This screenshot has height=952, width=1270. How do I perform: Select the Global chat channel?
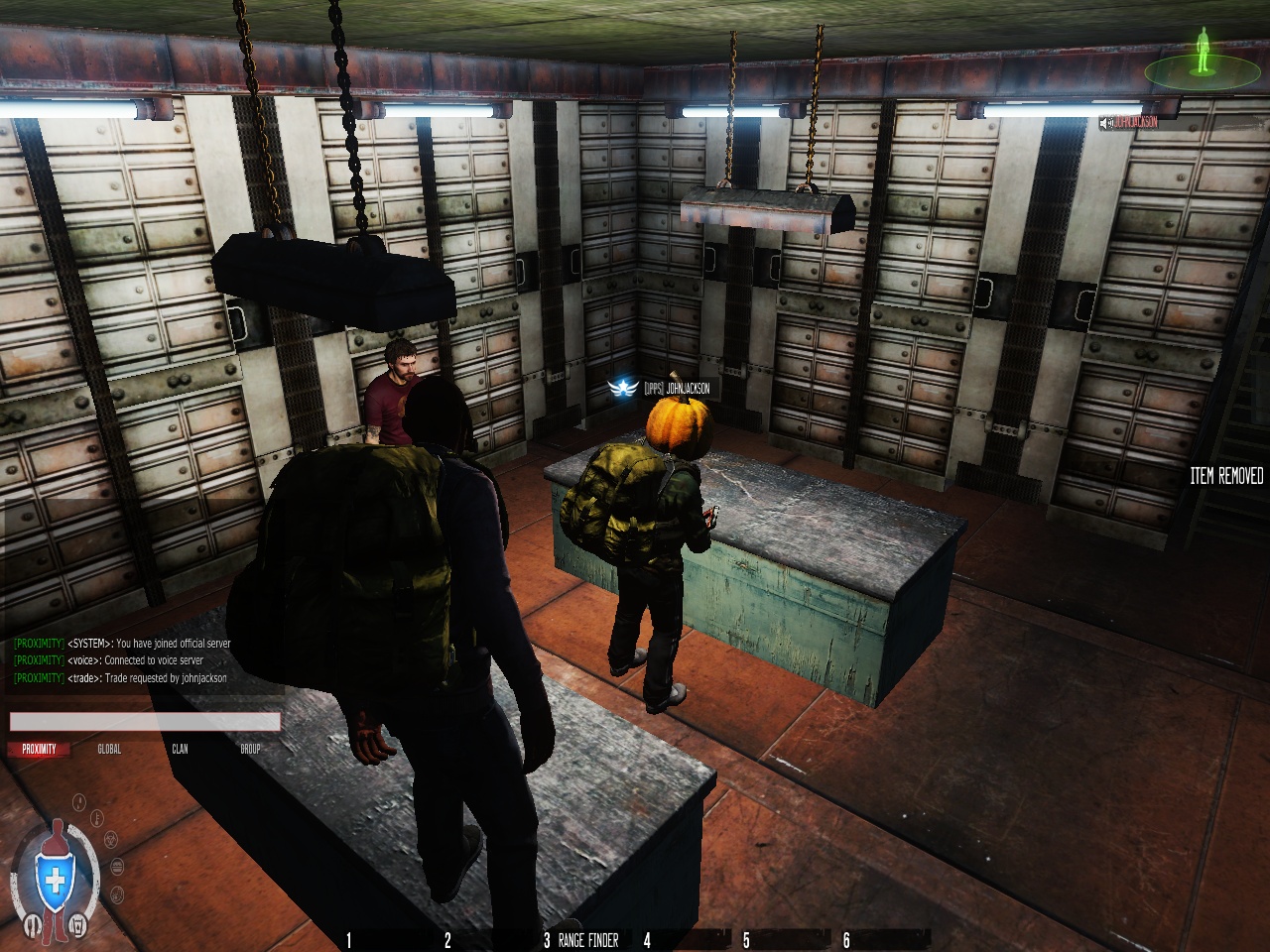coord(109,749)
